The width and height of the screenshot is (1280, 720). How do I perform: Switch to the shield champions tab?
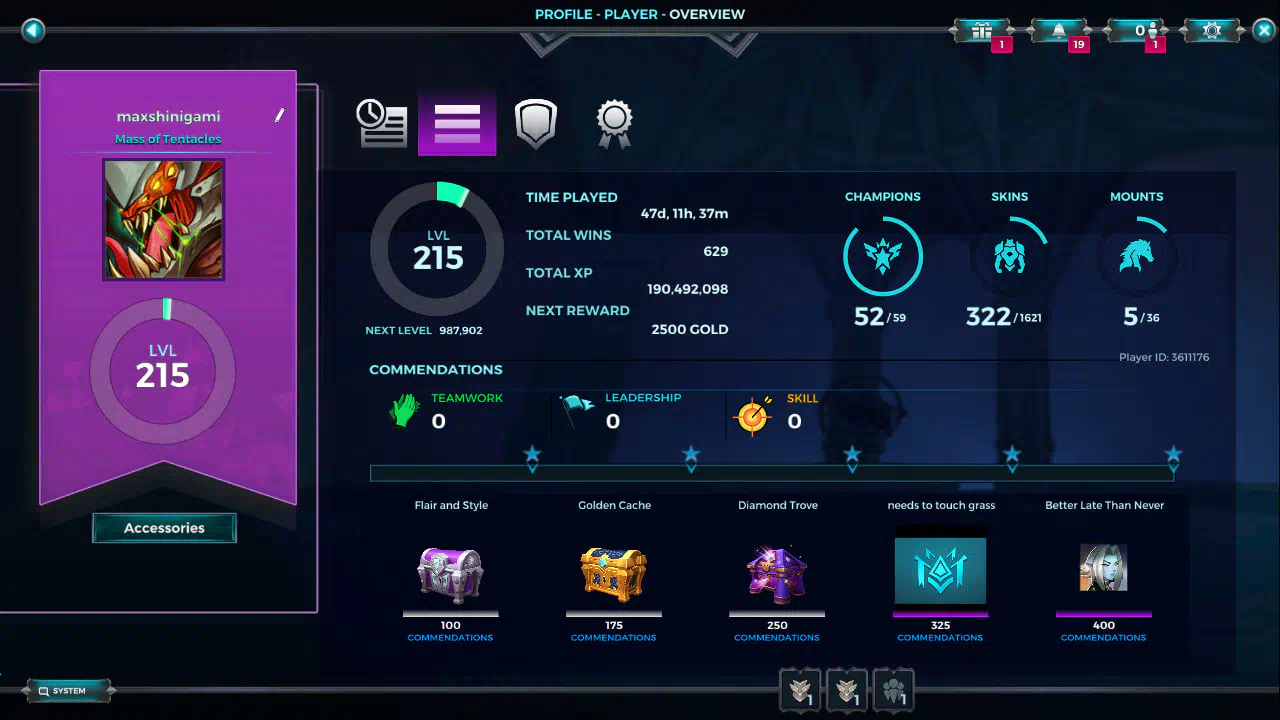point(535,123)
